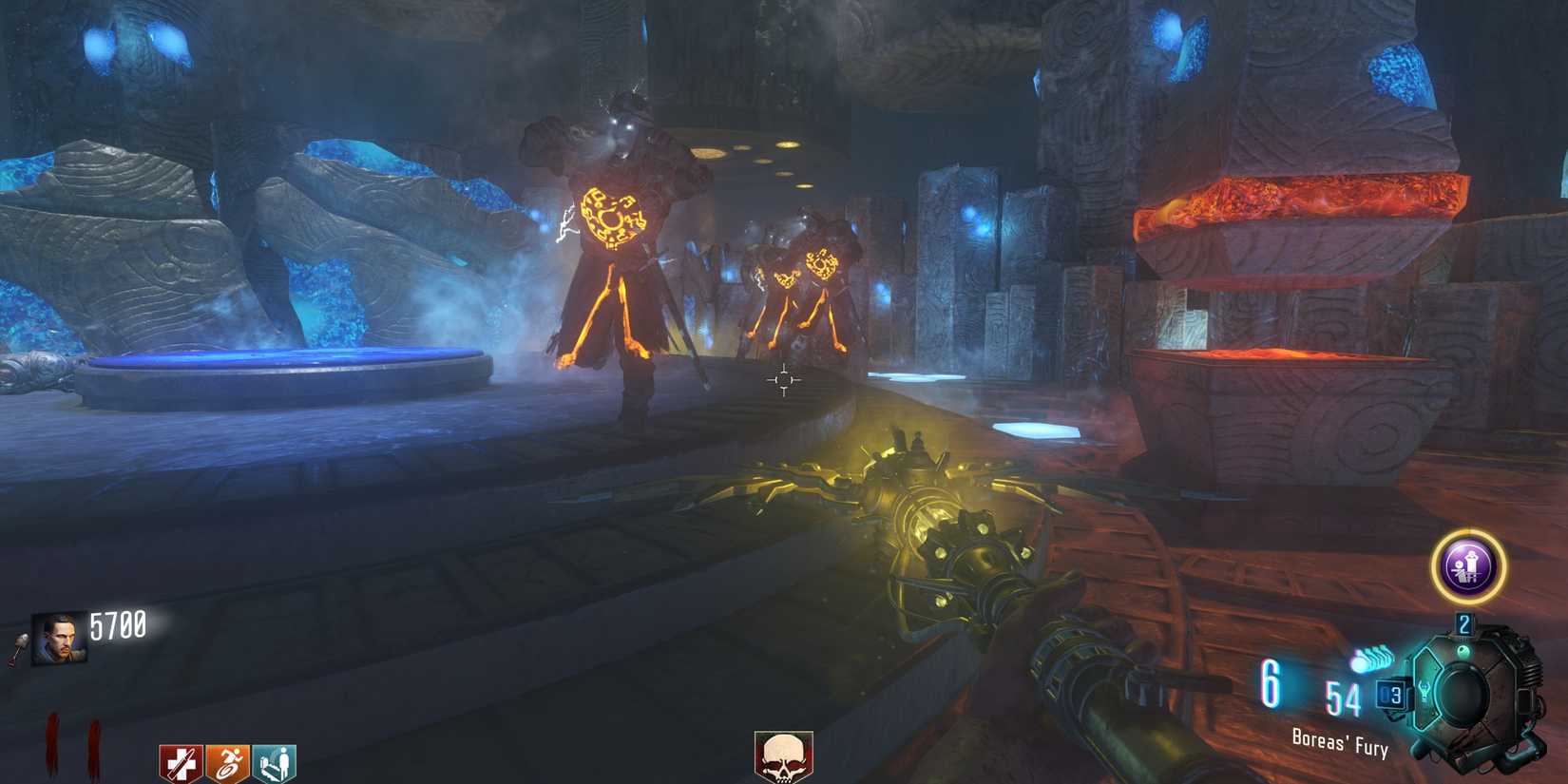This screenshot has width=1568, height=784.
Task: Click the skull powerup icon
Action: [782, 757]
